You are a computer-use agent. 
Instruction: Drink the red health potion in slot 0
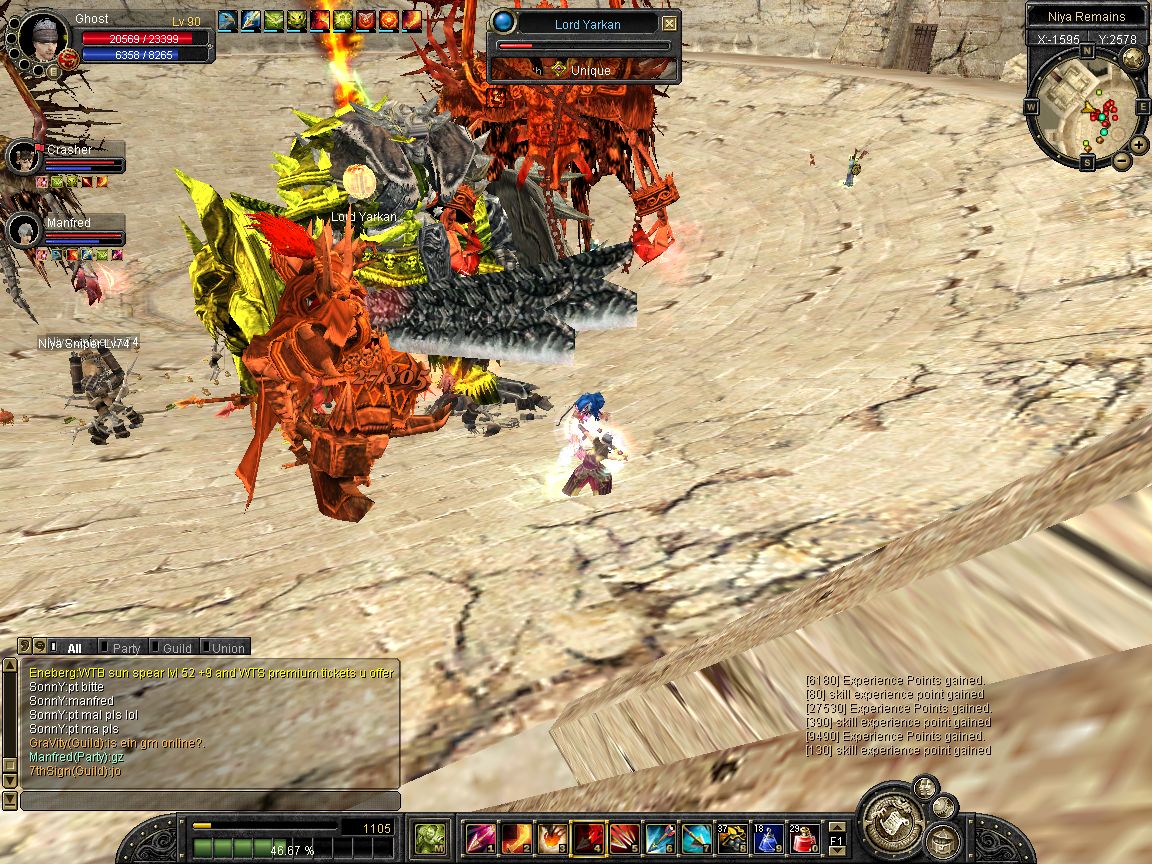click(804, 836)
